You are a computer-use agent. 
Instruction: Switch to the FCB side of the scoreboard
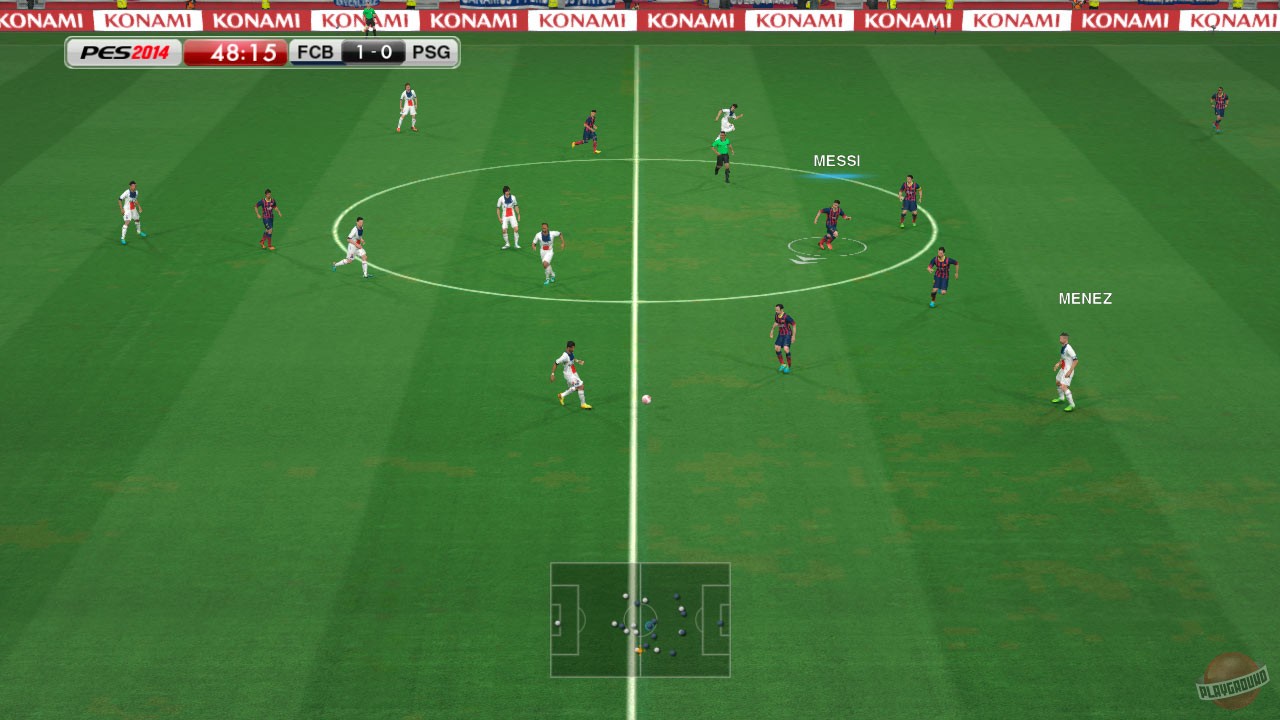316,52
